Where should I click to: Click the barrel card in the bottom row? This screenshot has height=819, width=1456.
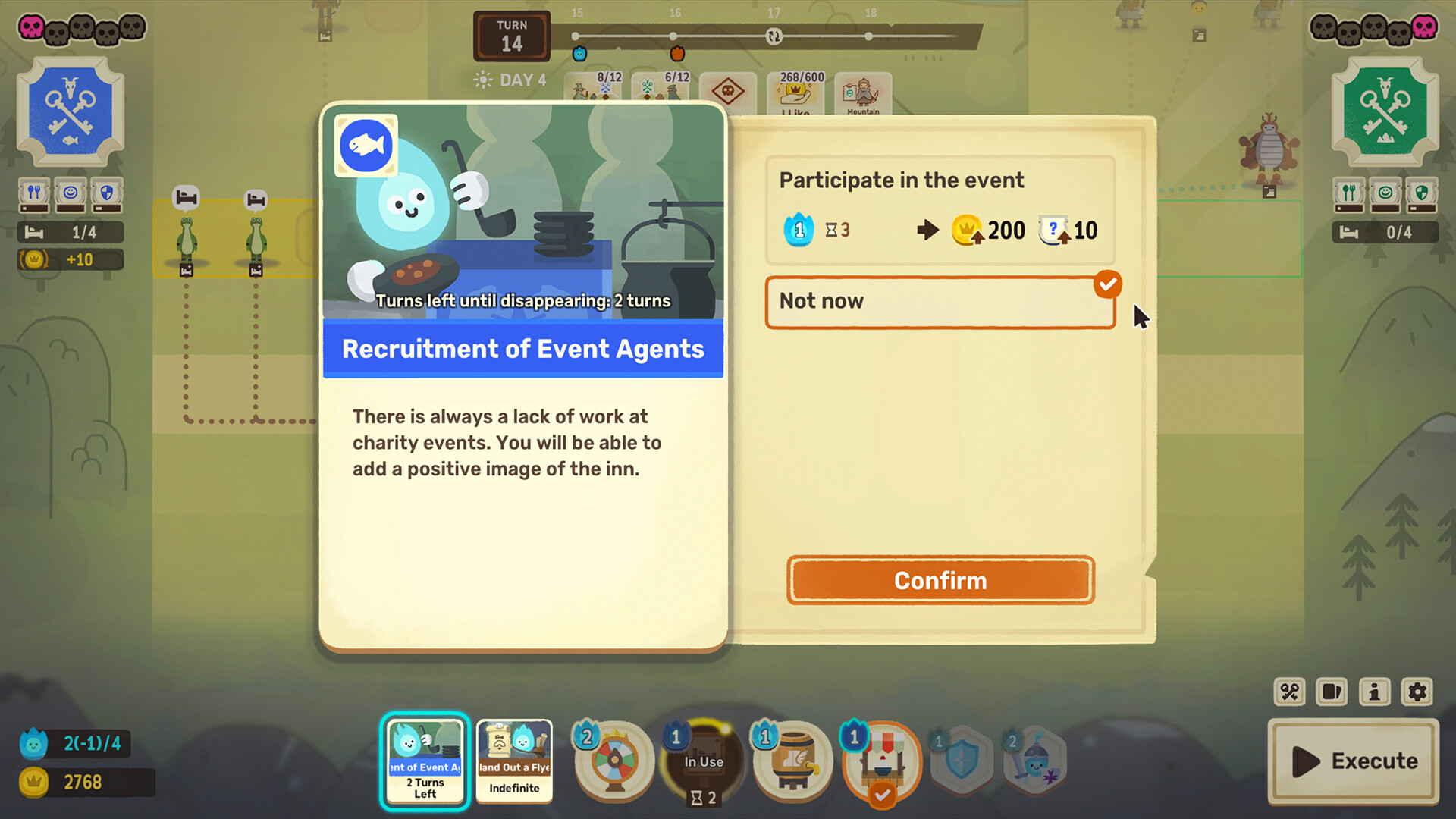tap(791, 761)
